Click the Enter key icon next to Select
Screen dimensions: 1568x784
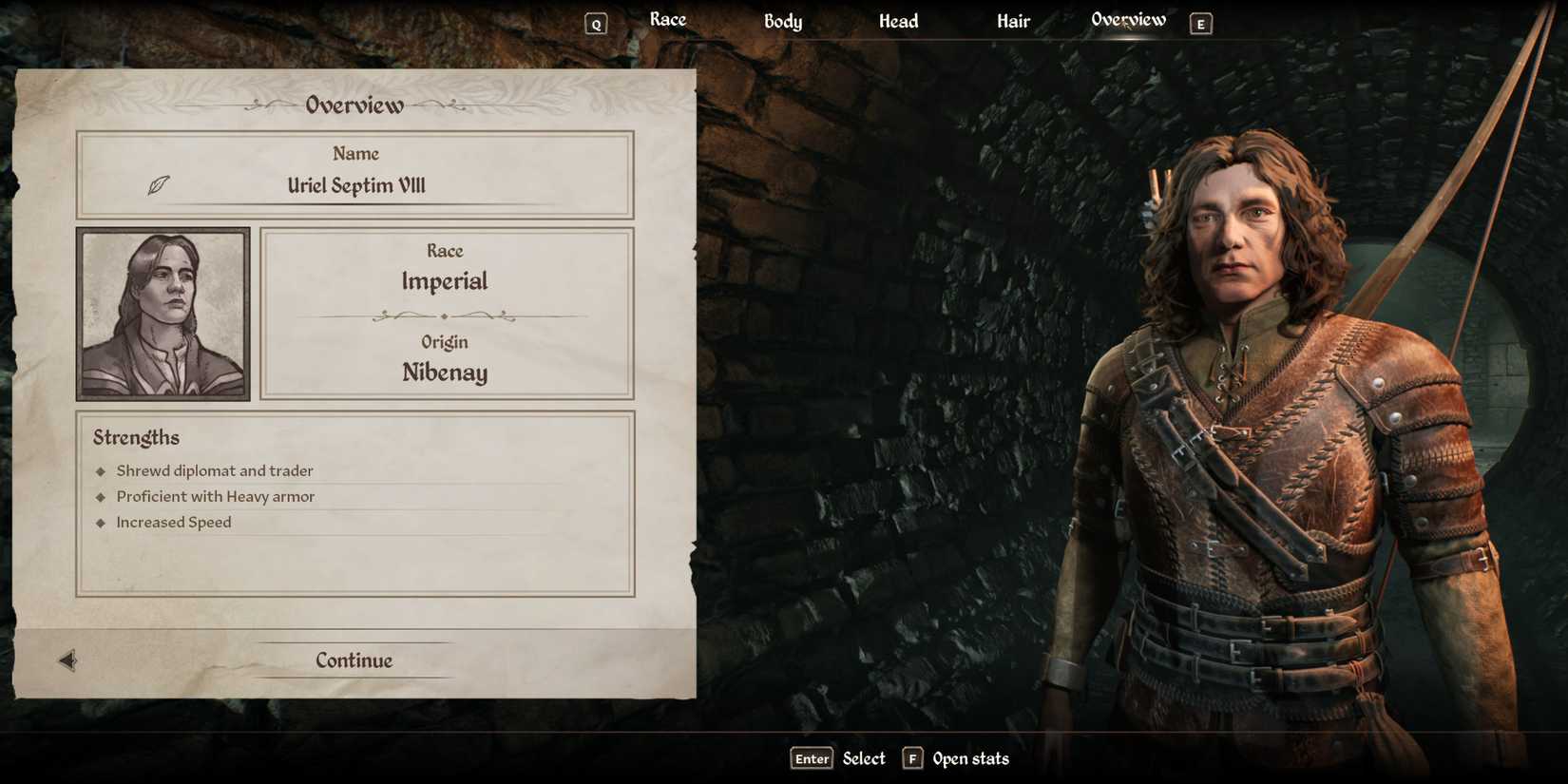pos(811,758)
